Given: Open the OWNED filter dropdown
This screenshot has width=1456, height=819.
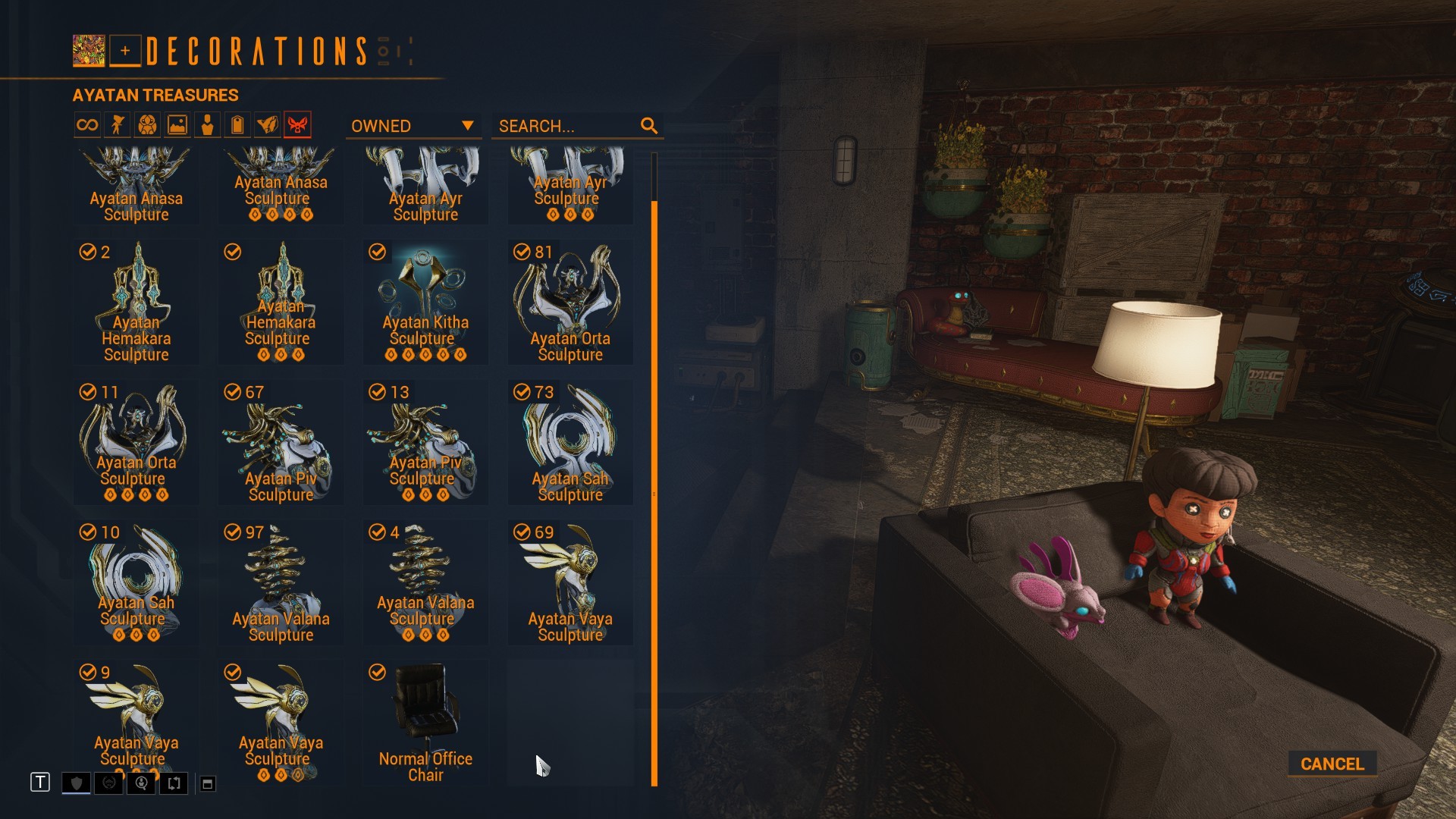Looking at the screenshot, I should tap(413, 126).
